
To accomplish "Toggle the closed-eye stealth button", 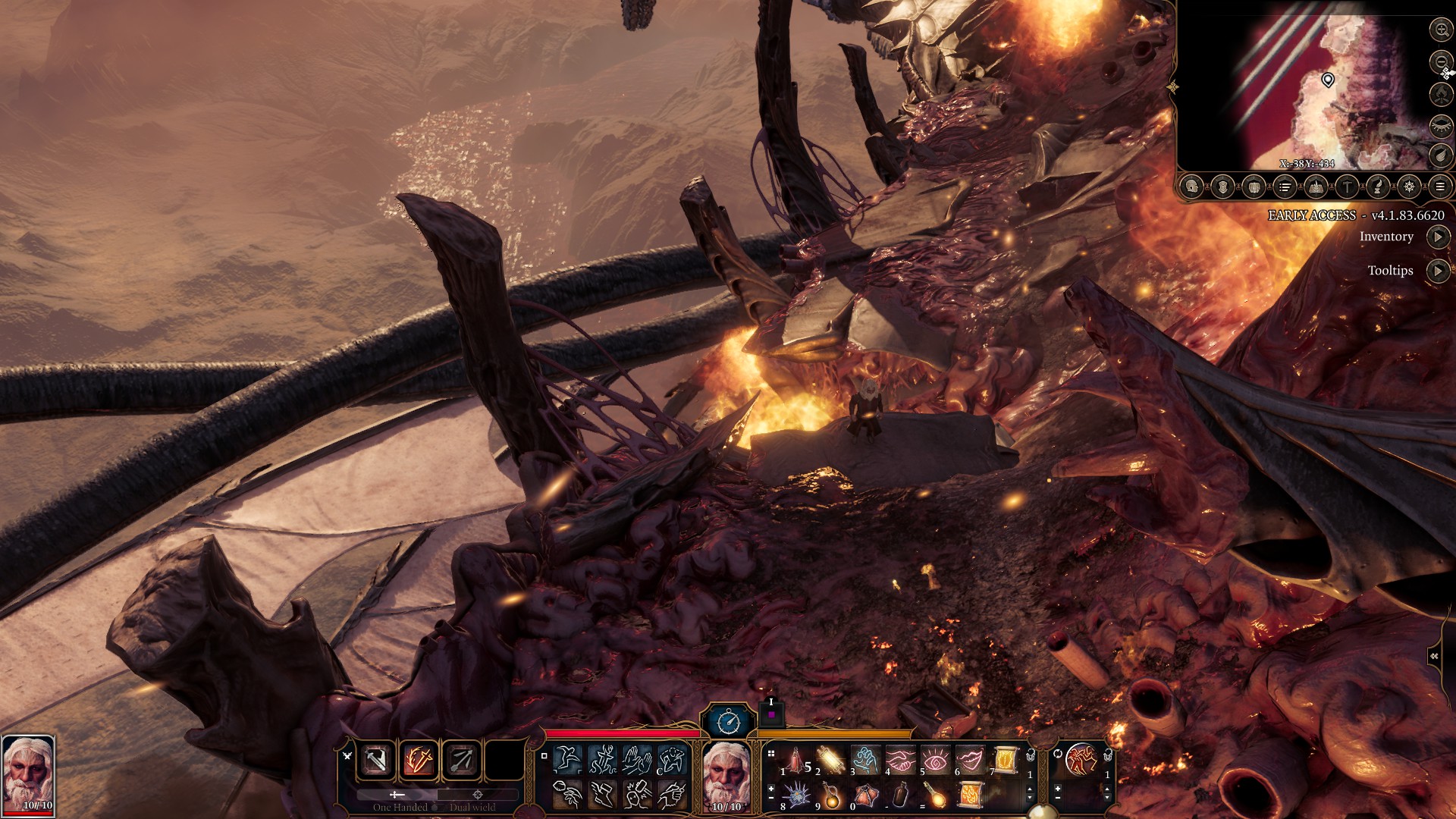I will 1440,125.
